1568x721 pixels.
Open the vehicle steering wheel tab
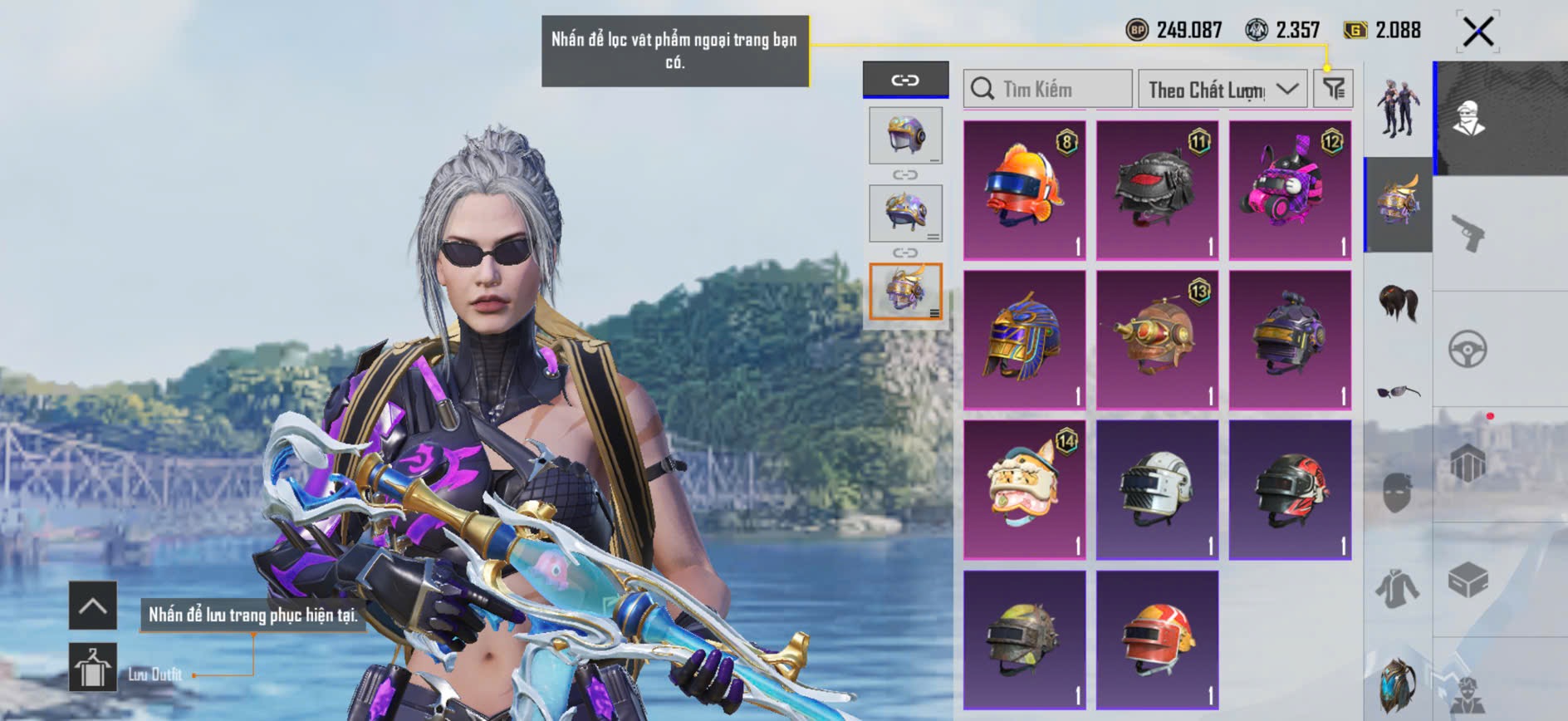tap(1468, 349)
